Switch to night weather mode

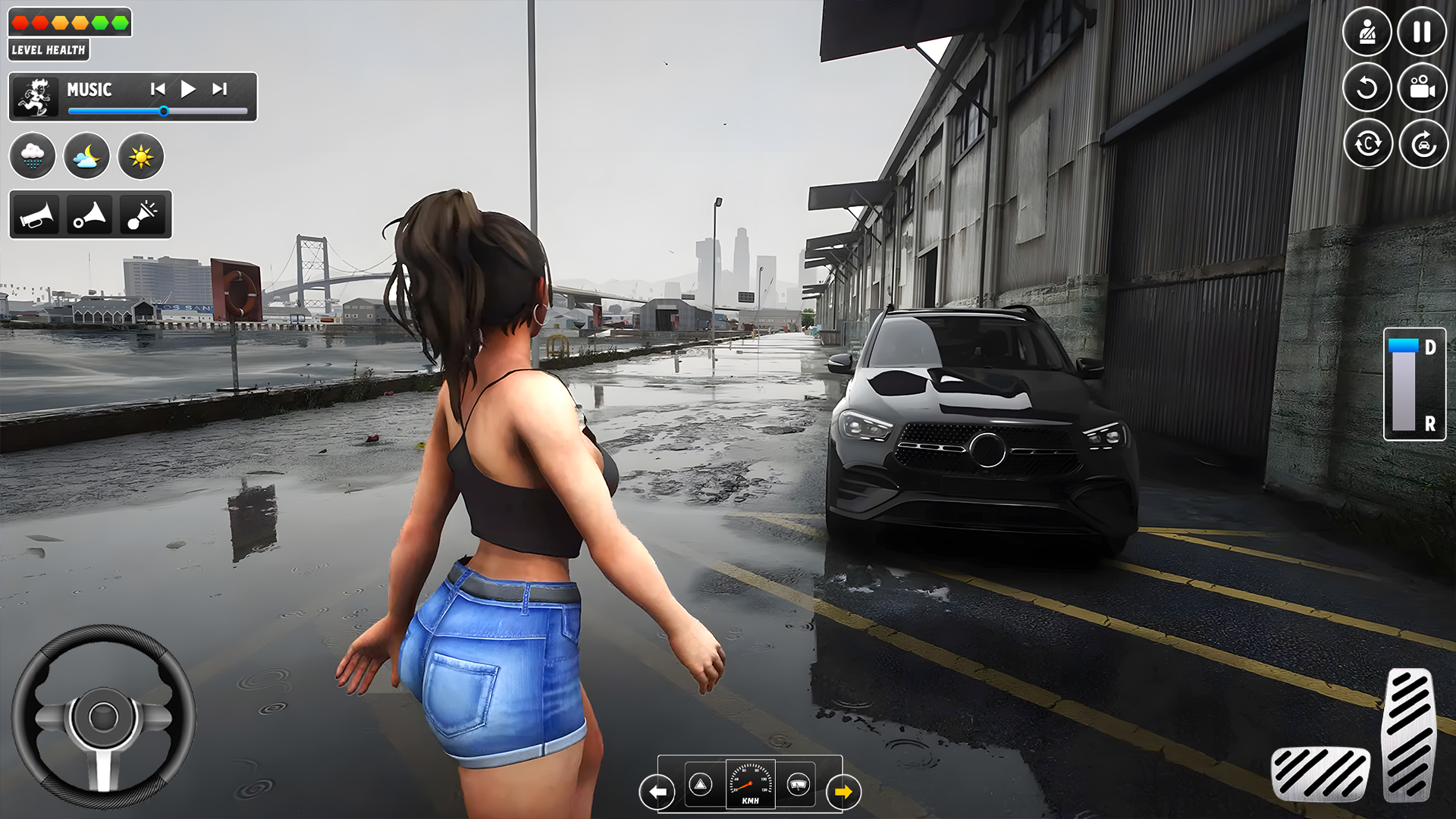click(87, 155)
